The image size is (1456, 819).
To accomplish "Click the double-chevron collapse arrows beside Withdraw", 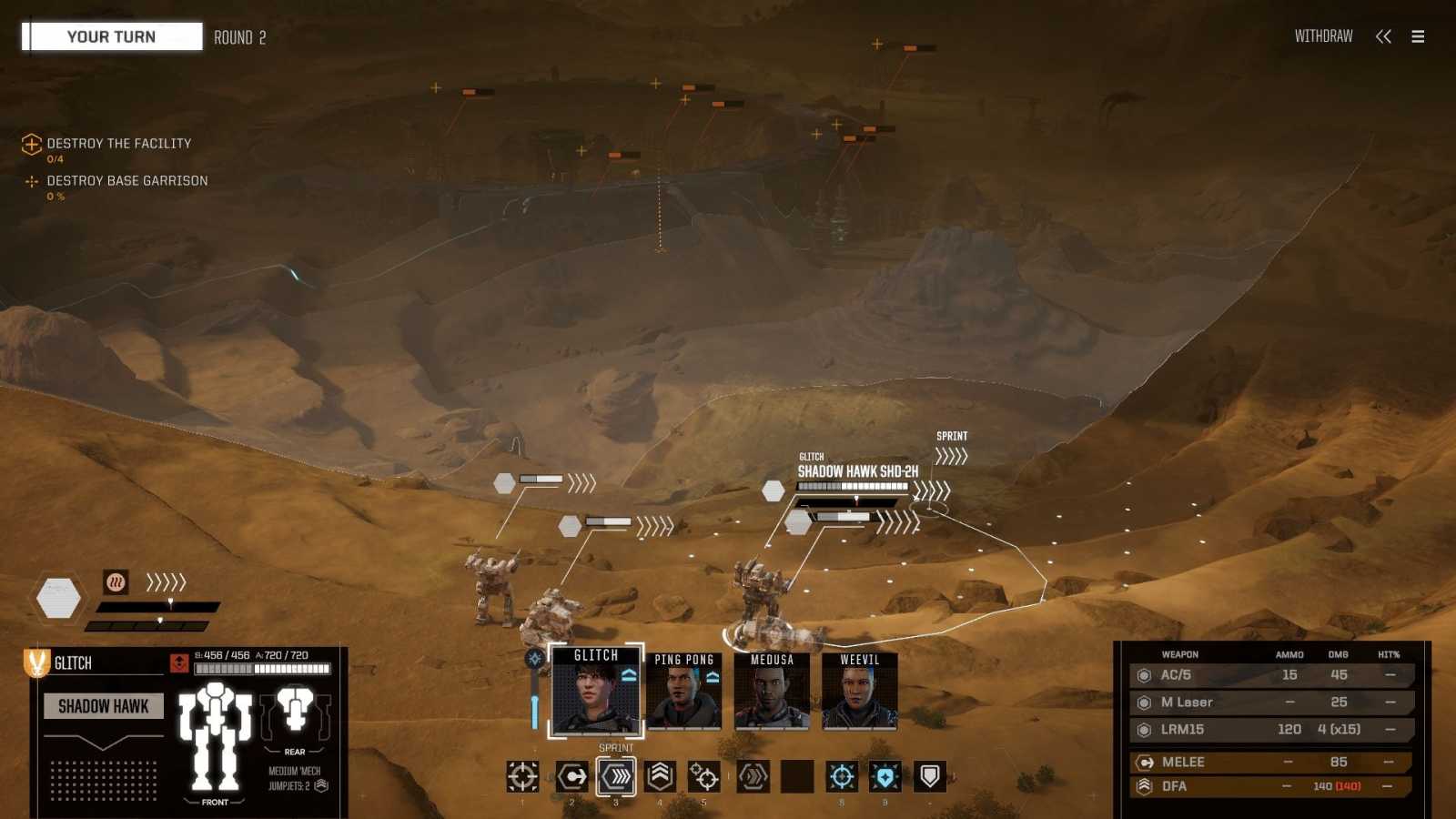I will [1383, 36].
